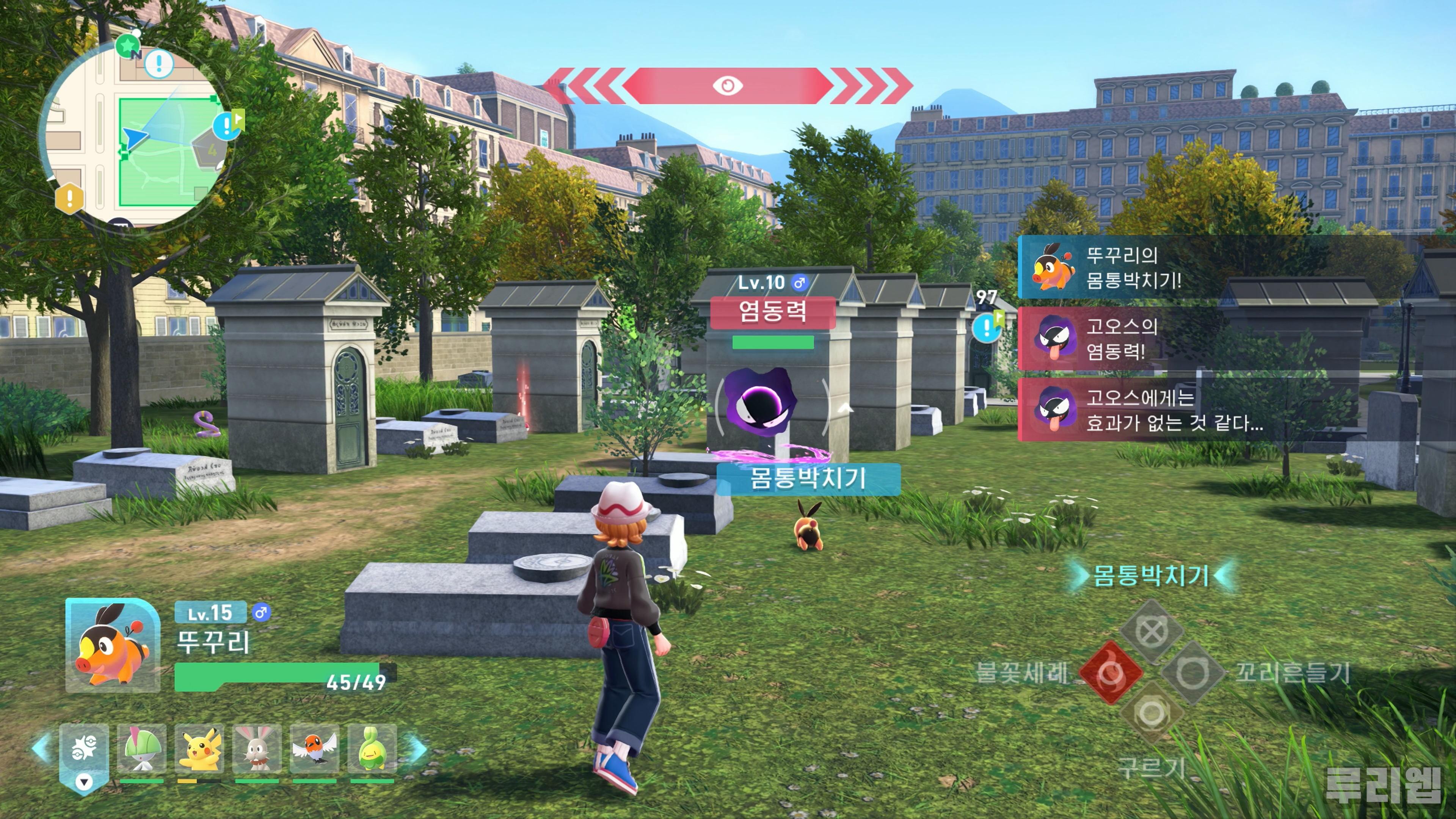Choose Bunnelby from the party bar
Screen dimensions: 1456x819
click(x=257, y=749)
